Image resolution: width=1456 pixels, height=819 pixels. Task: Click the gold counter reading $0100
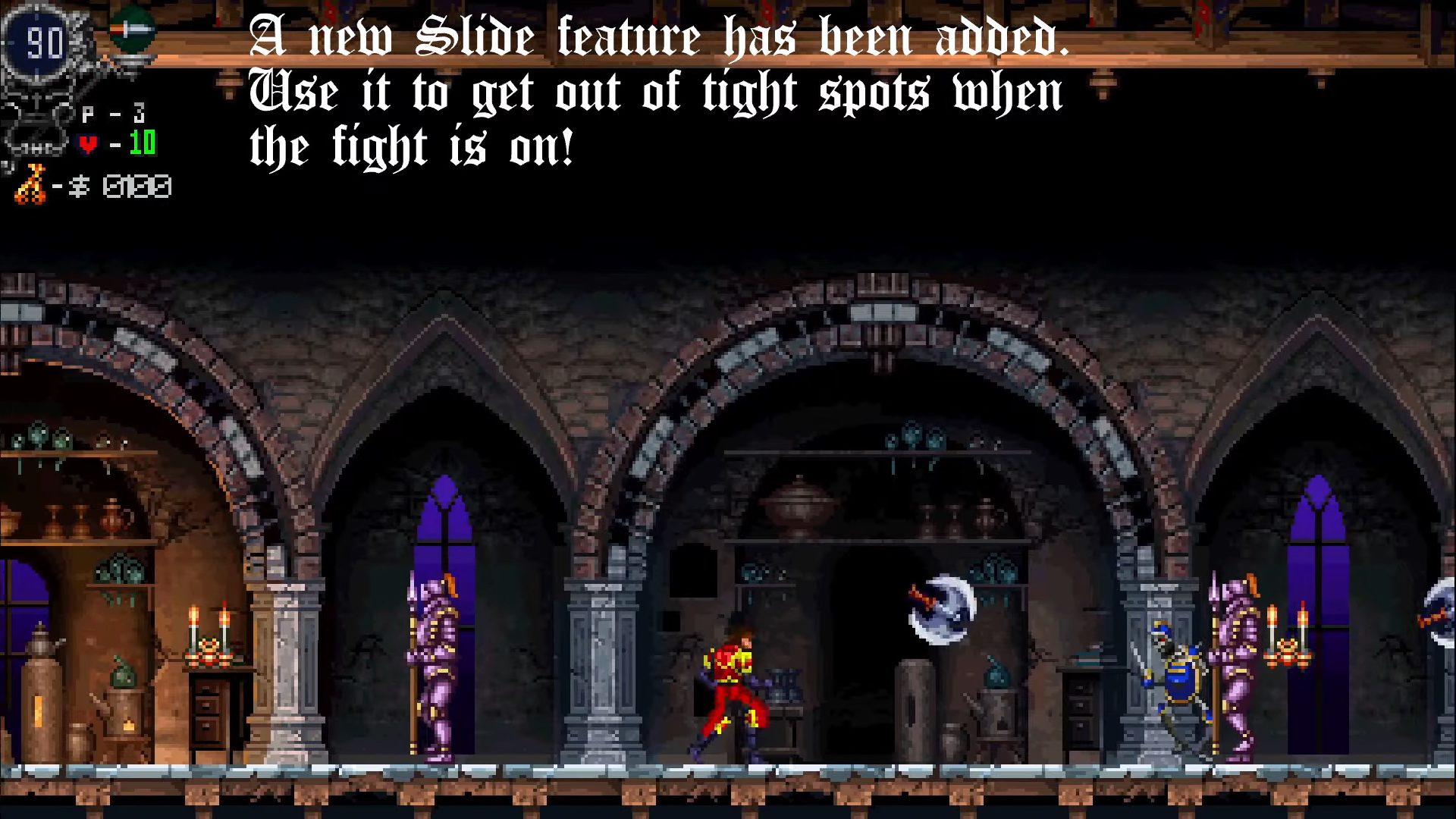(136, 184)
